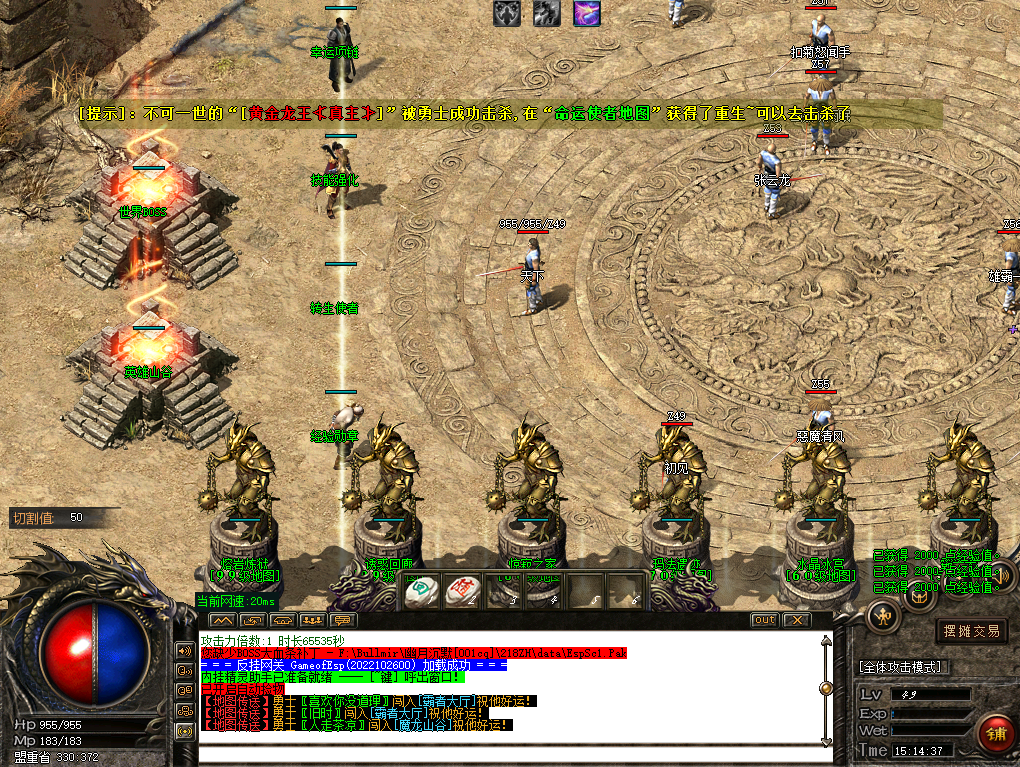Viewport: 1020px width, 767px height.
Task: Open the 摆摊交易 stall trading button
Action: point(971,631)
